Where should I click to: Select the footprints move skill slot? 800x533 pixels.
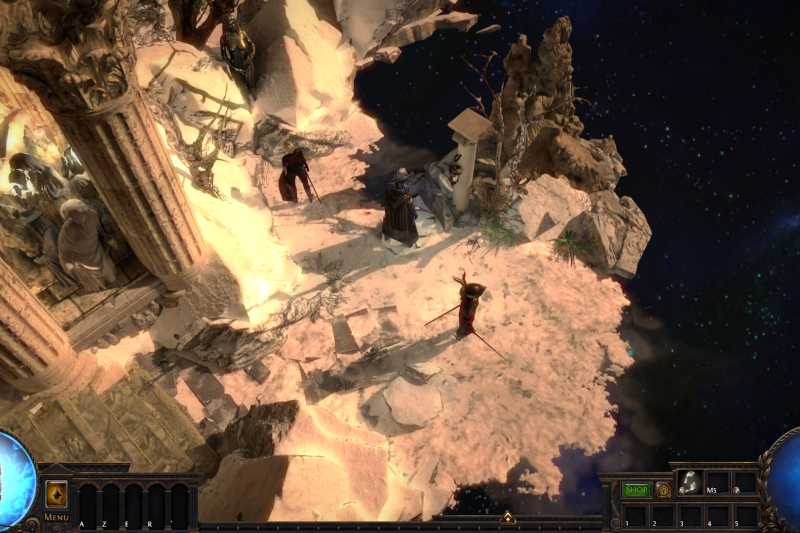pos(689,482)
